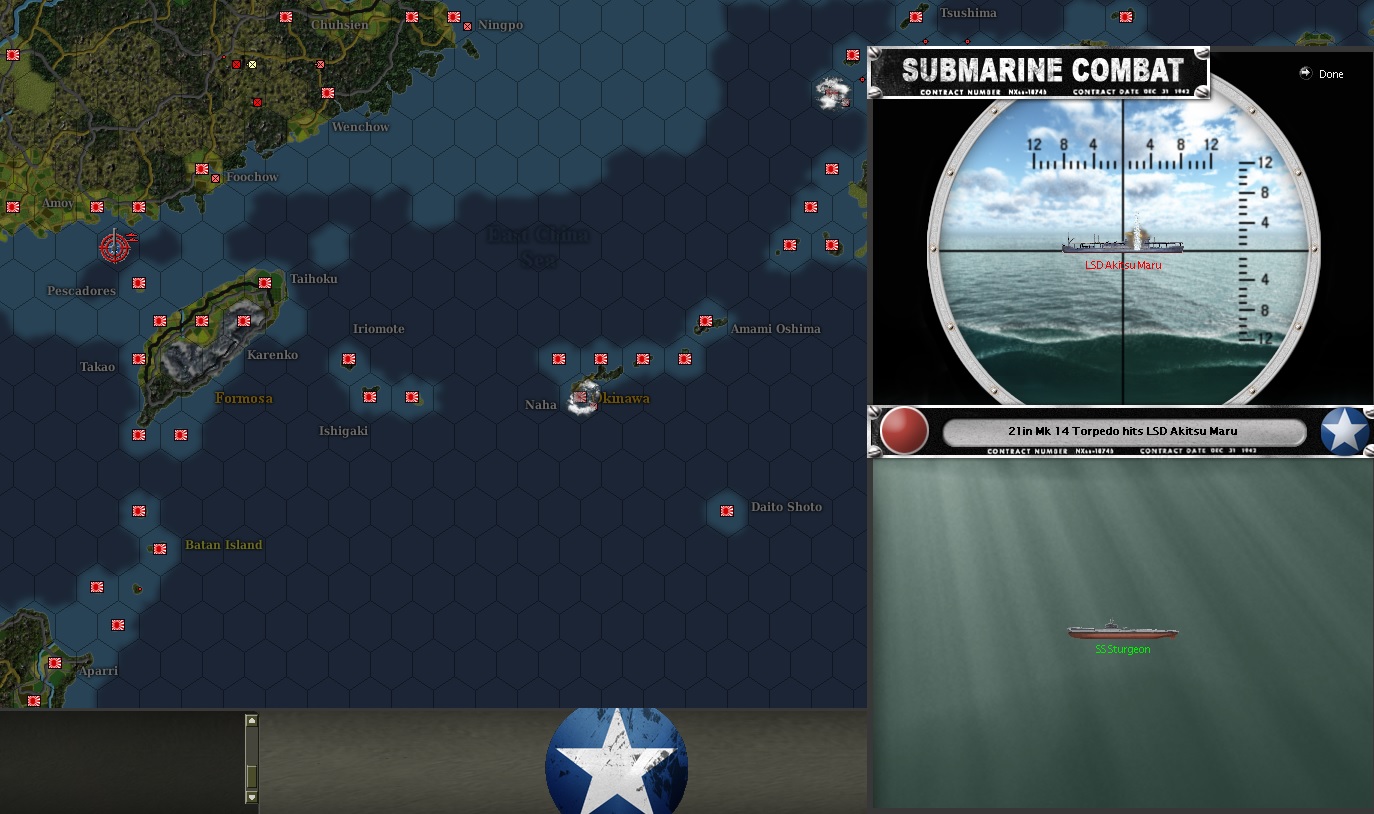This screenshot has width=1374, height=814.
Task: Select the Japanese unit at Batan Island
Action: [x=158, y=549]
